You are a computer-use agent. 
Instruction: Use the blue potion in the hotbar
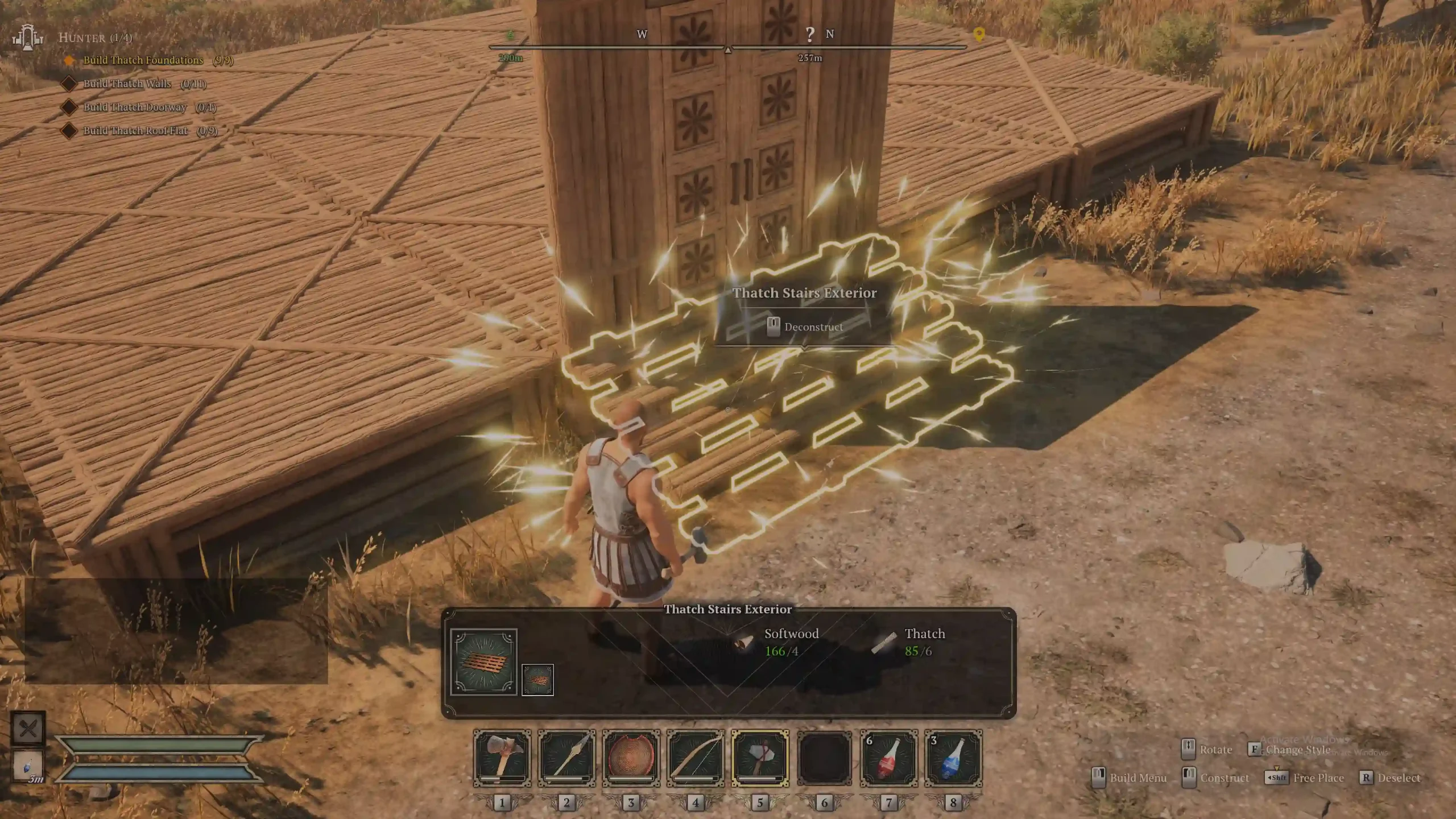coord(953,758)
